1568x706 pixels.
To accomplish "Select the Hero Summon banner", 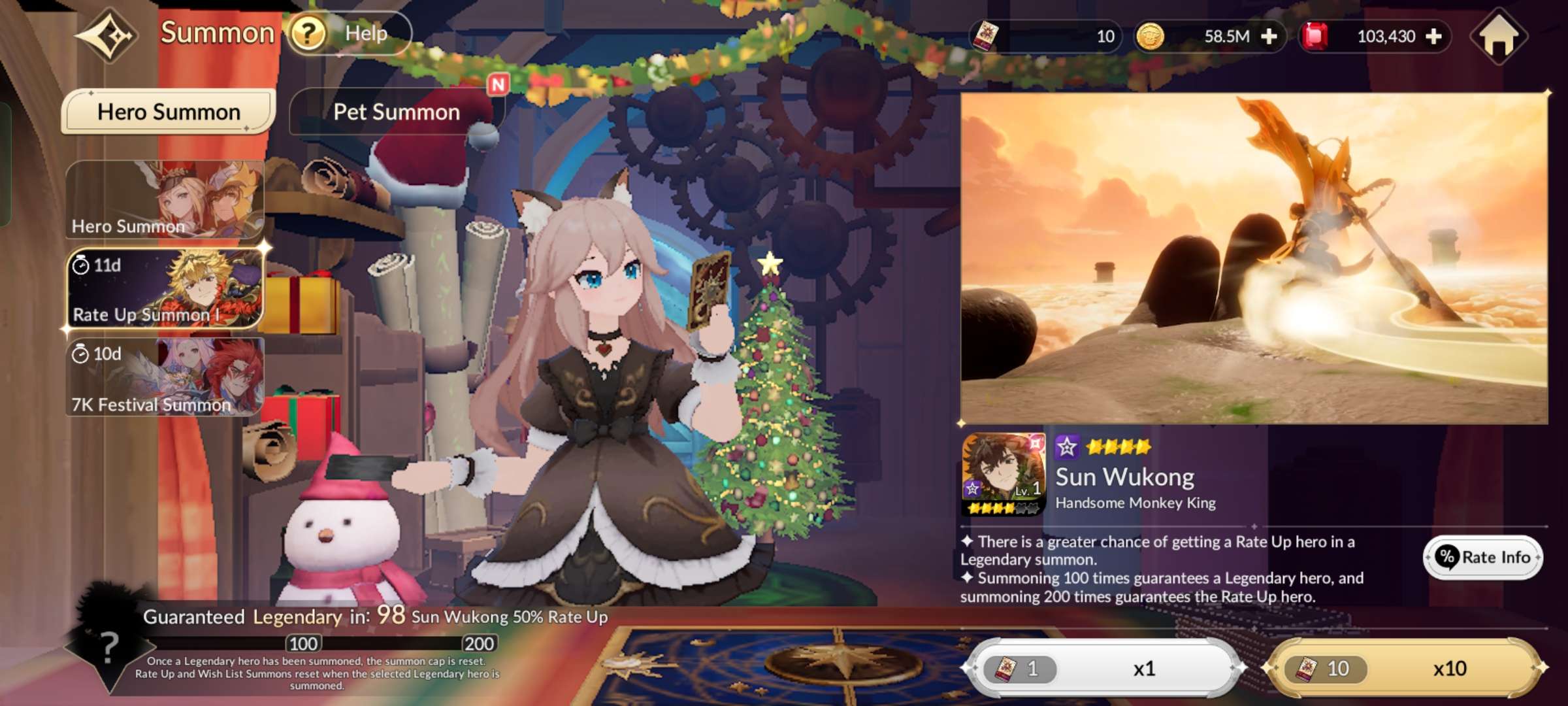I will [x=165, y=199].
